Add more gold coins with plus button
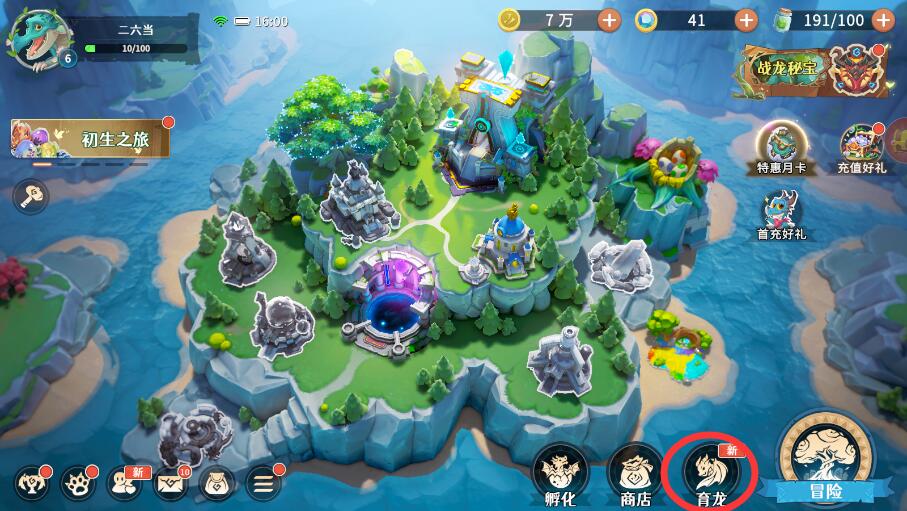This screenshot has width=907, height=511. tap(609, 19)
